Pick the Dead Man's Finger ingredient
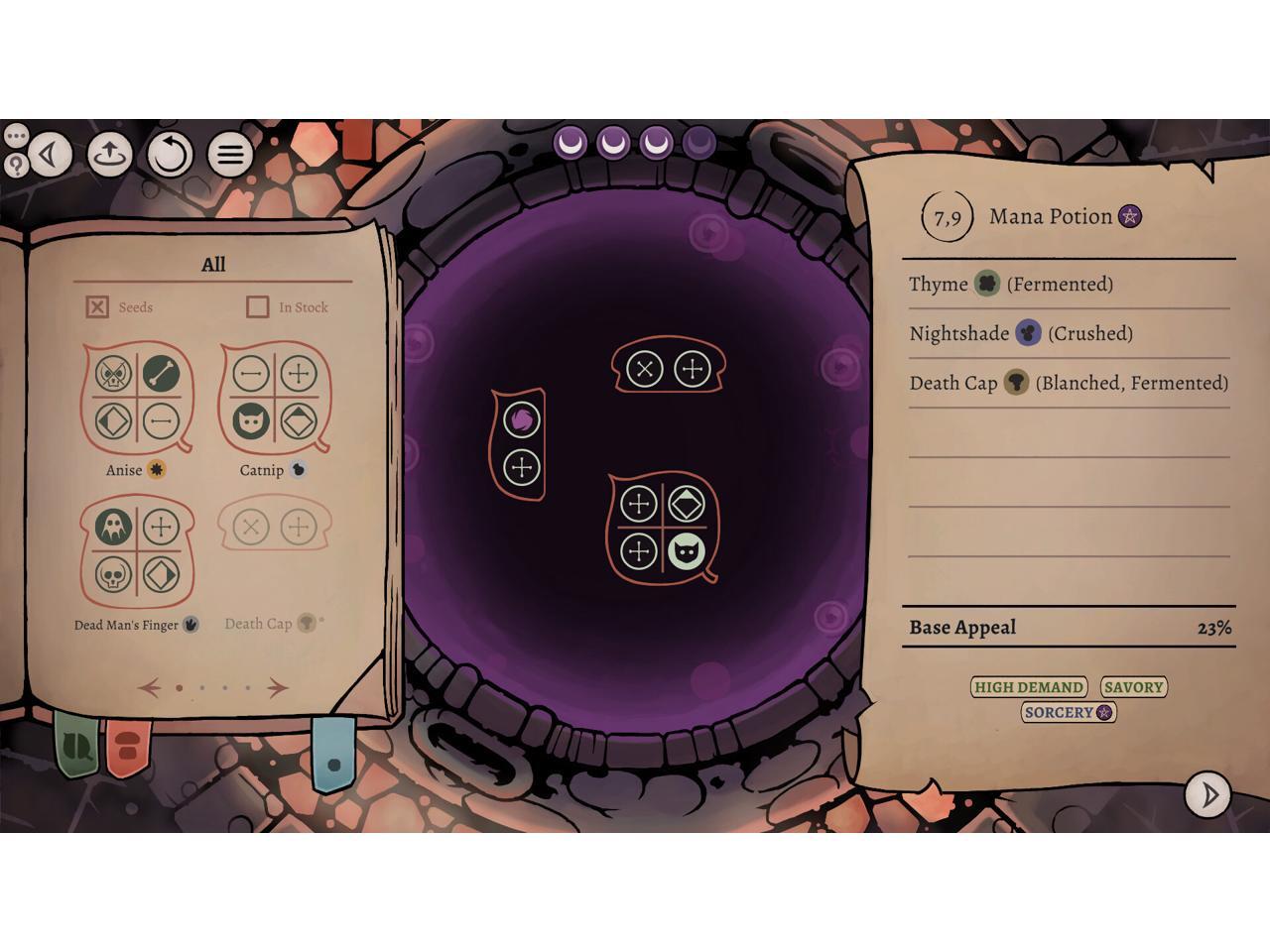 [x=137, y=550]
